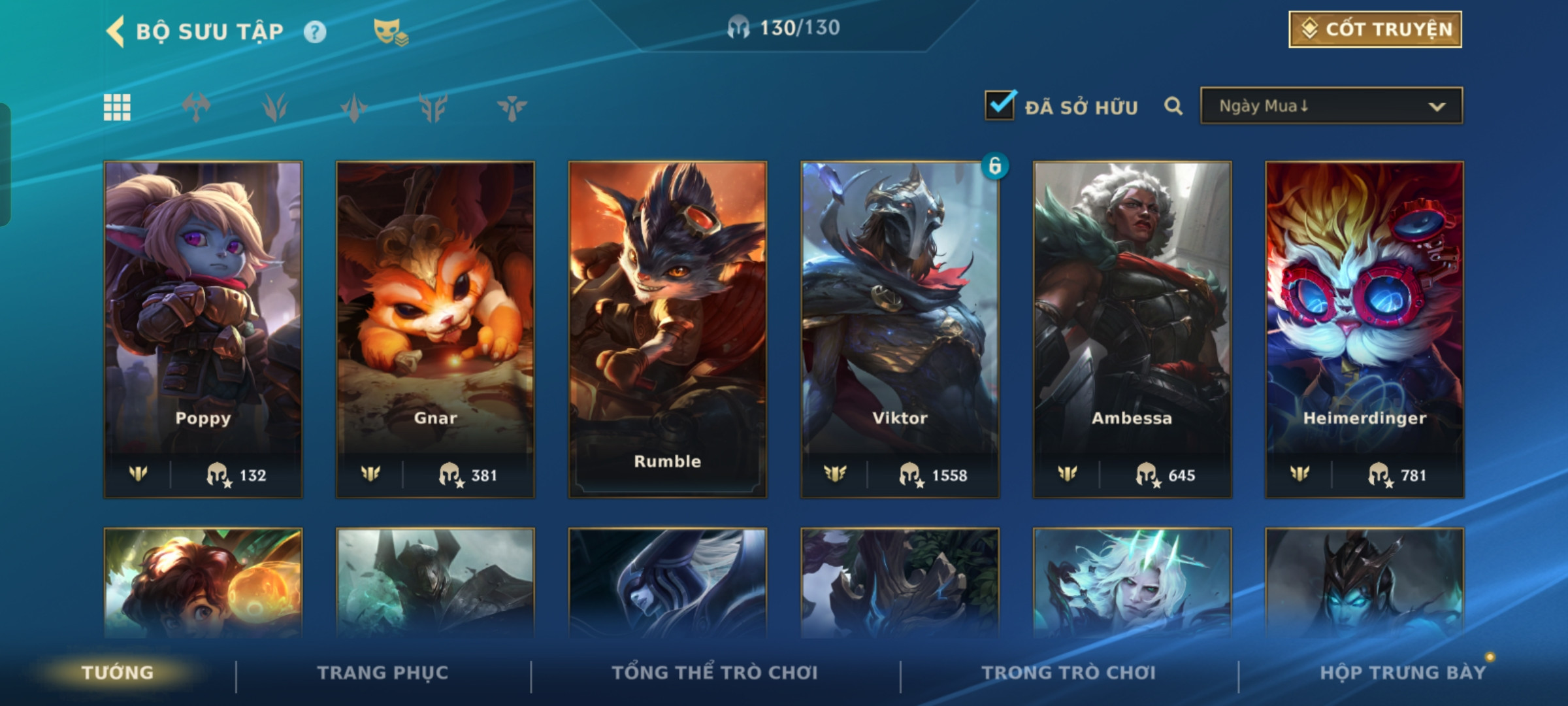Select the Viktor champion card
This screenshot has width=1568, height=706.
[x=900, y=329]
